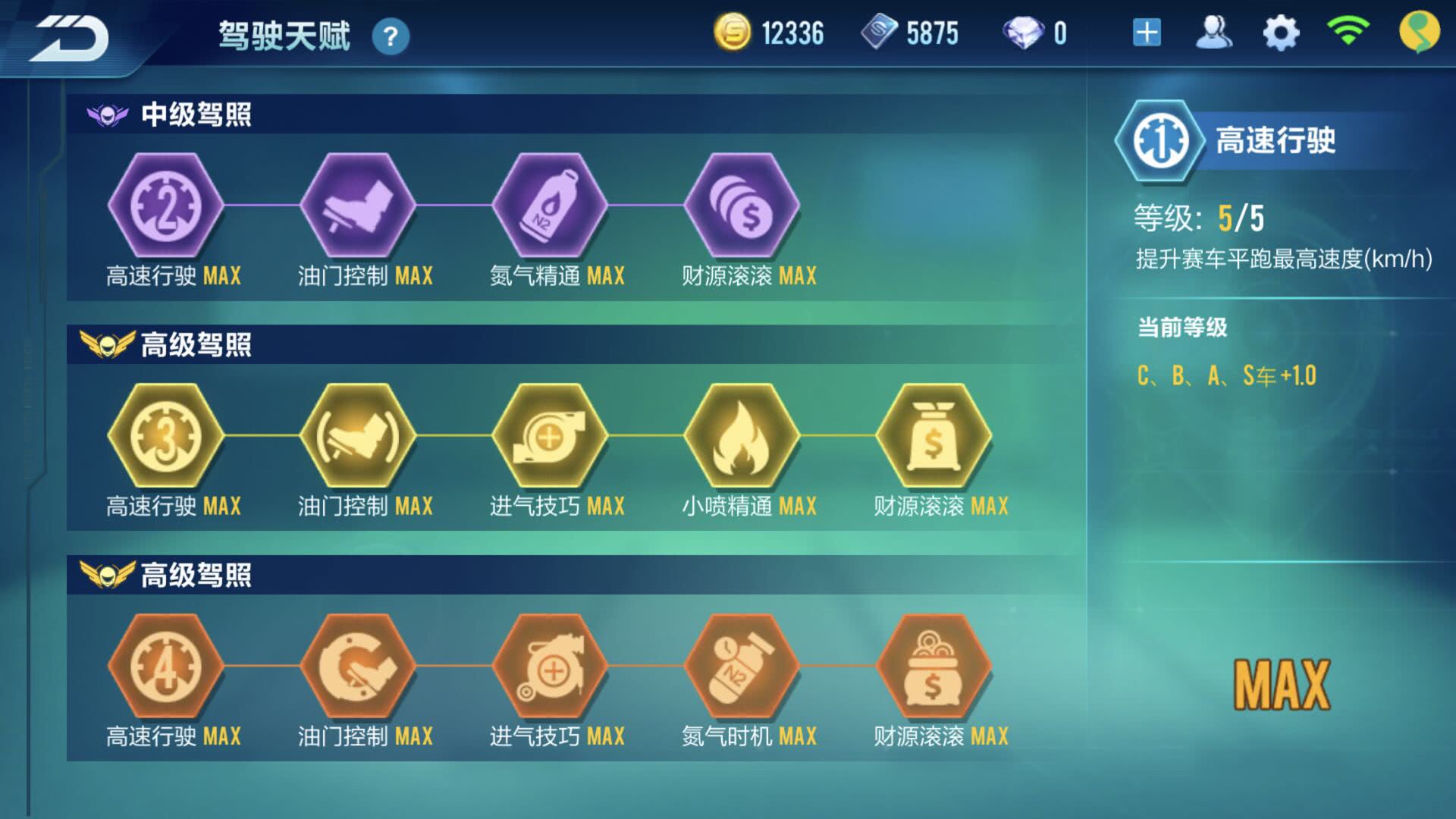This screenshot has height=819, width=1456.
Task: Tap the yellow-green avatar icon in top corner
Action: 1419,33
